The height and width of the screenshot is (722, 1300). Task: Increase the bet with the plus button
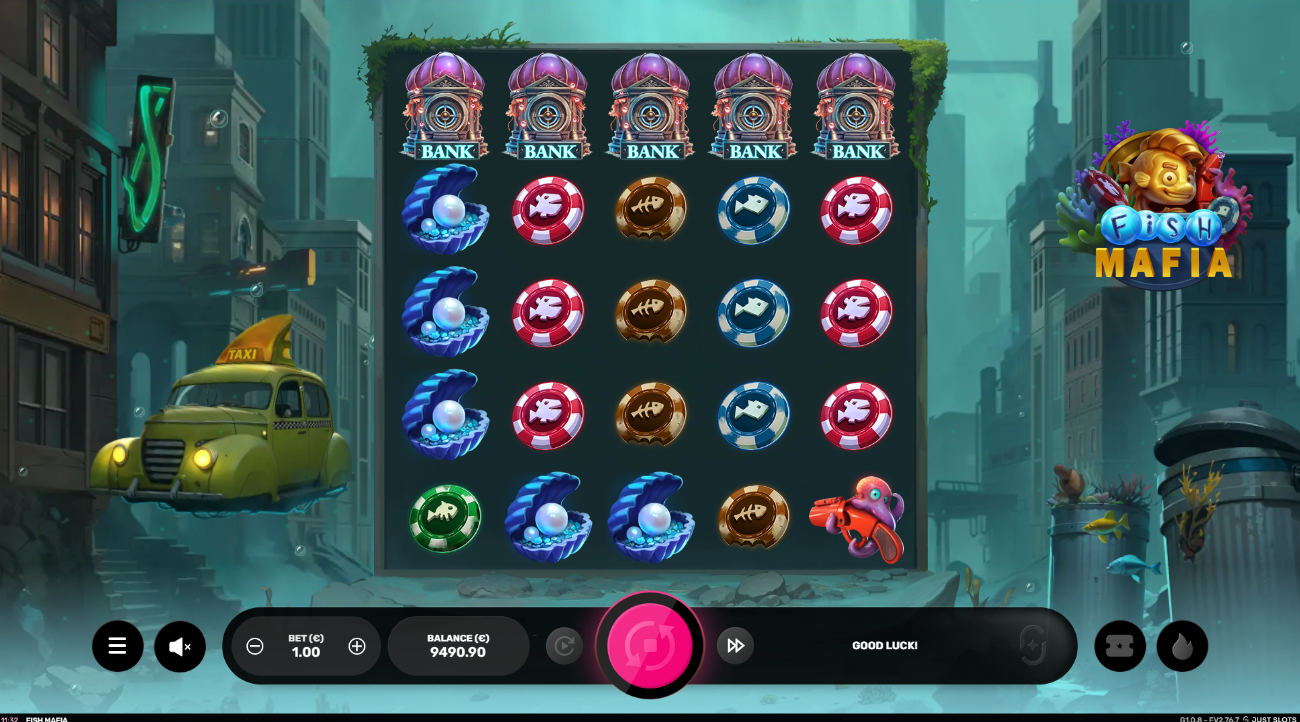tap(357, 646)
